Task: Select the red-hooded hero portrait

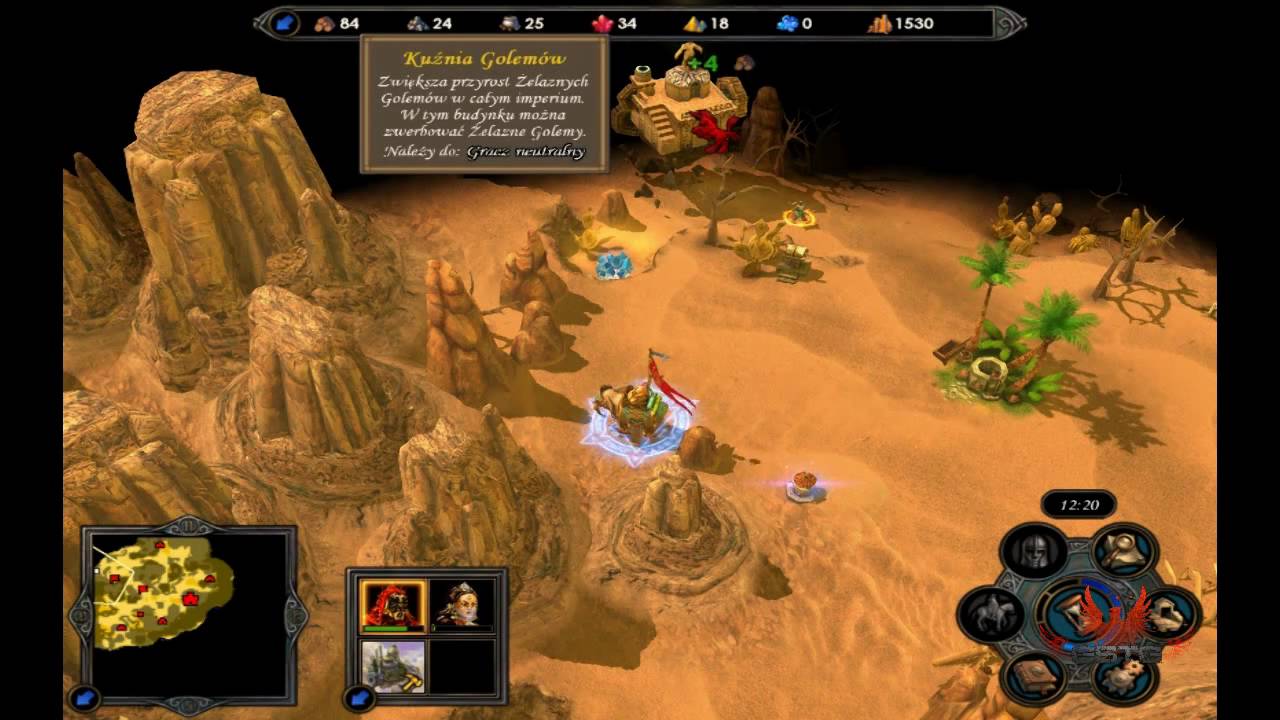Action: 393,606
